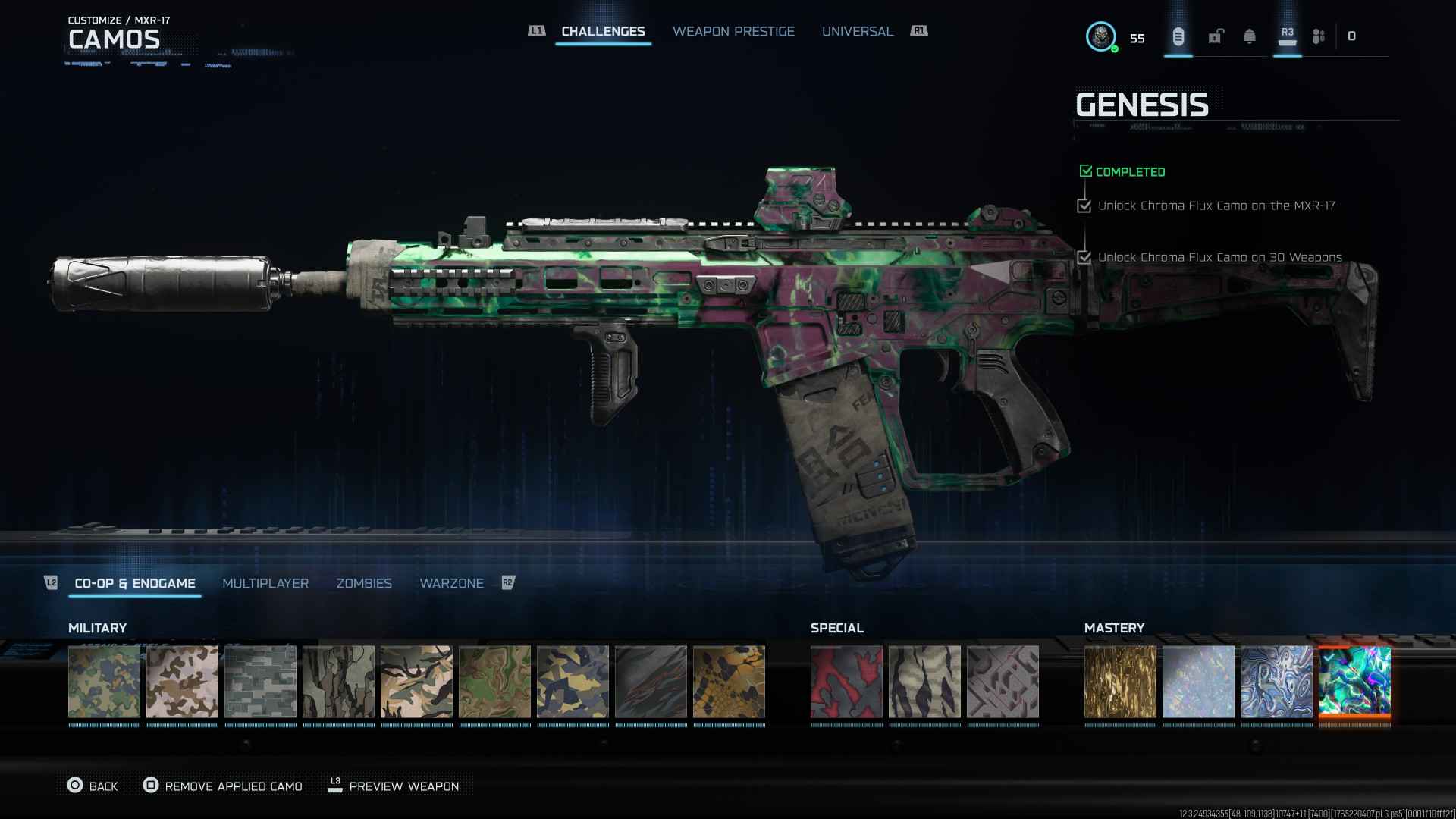The image size is (1456, 819).
Task: Select Co-op & Endgame camo category
Action: [x=135, y=583]
